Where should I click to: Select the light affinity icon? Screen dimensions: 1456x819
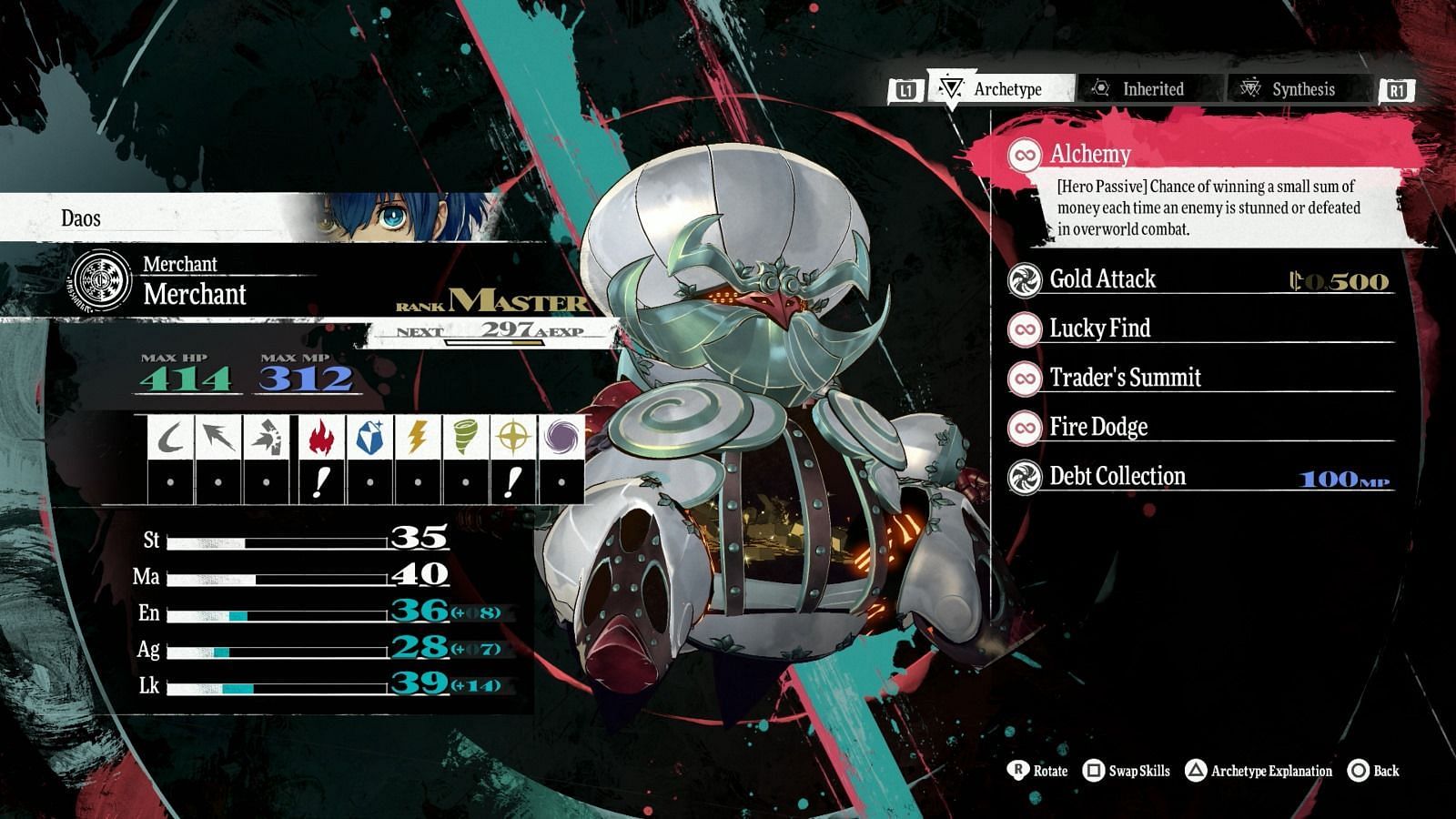tap(513, 438)
